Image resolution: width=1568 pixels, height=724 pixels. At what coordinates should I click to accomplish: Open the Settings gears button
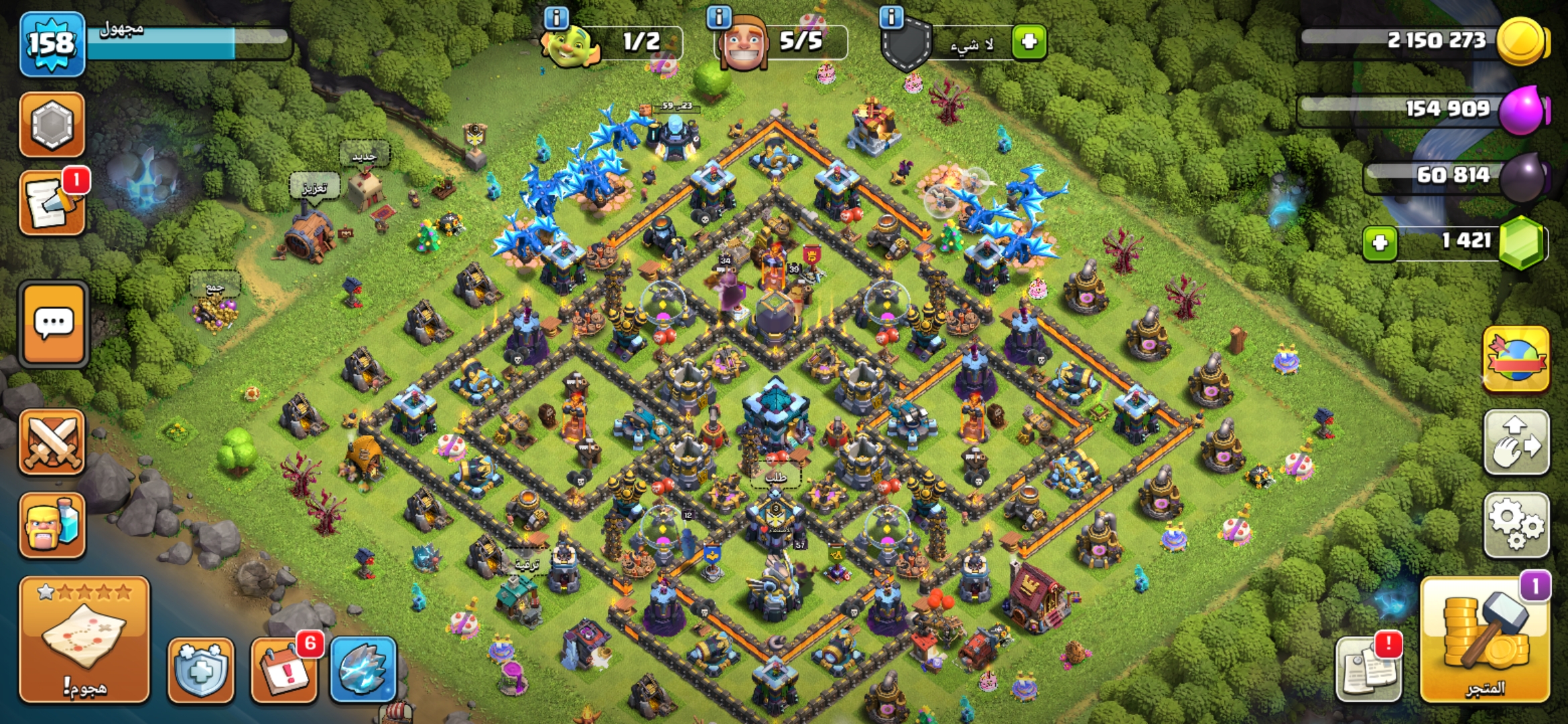tap(1516, 526)
